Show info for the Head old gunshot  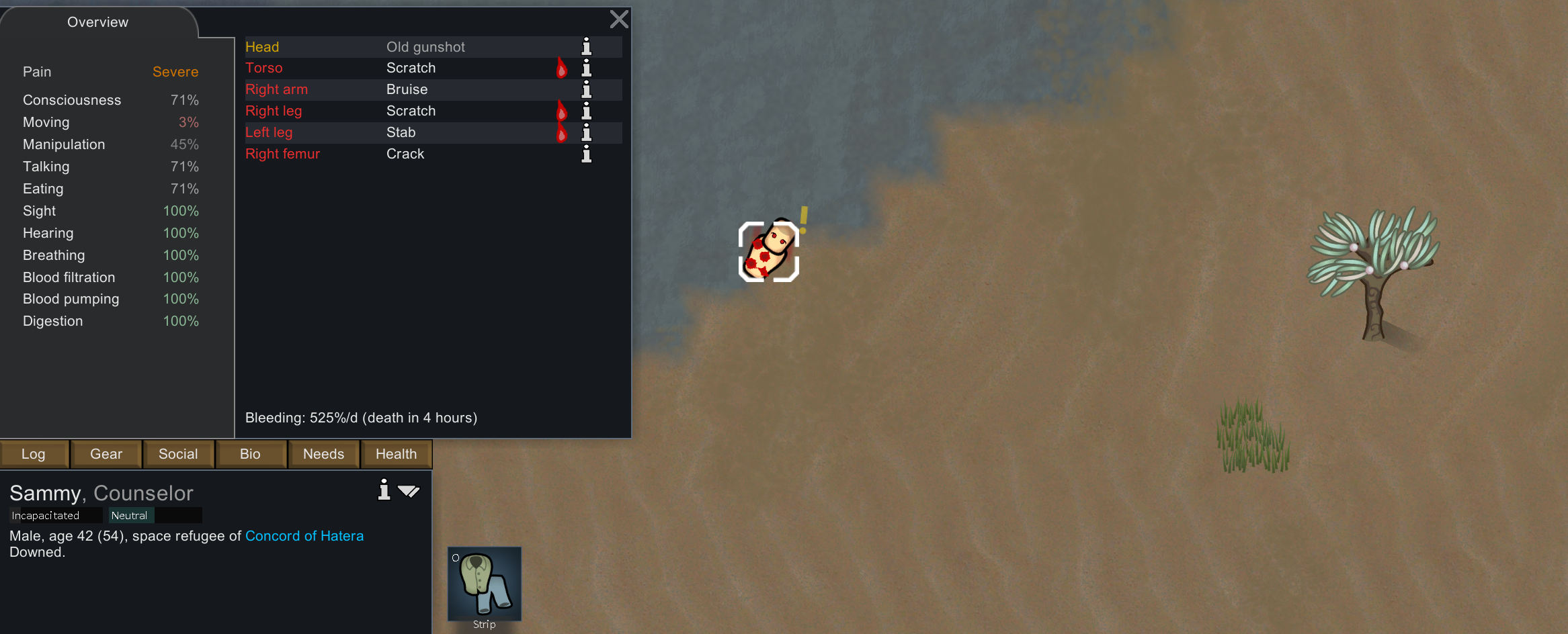tap(586, 46)
